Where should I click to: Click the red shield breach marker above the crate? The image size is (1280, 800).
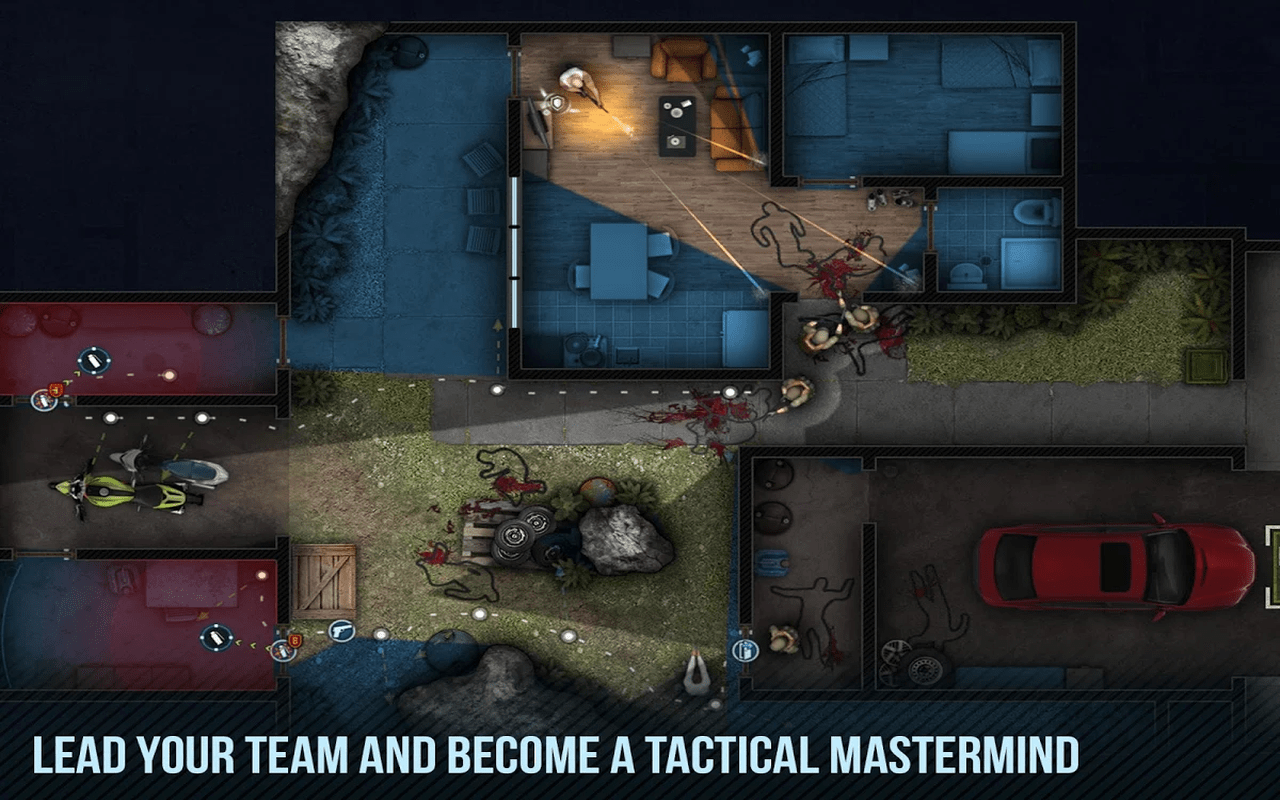coord(295,640)
